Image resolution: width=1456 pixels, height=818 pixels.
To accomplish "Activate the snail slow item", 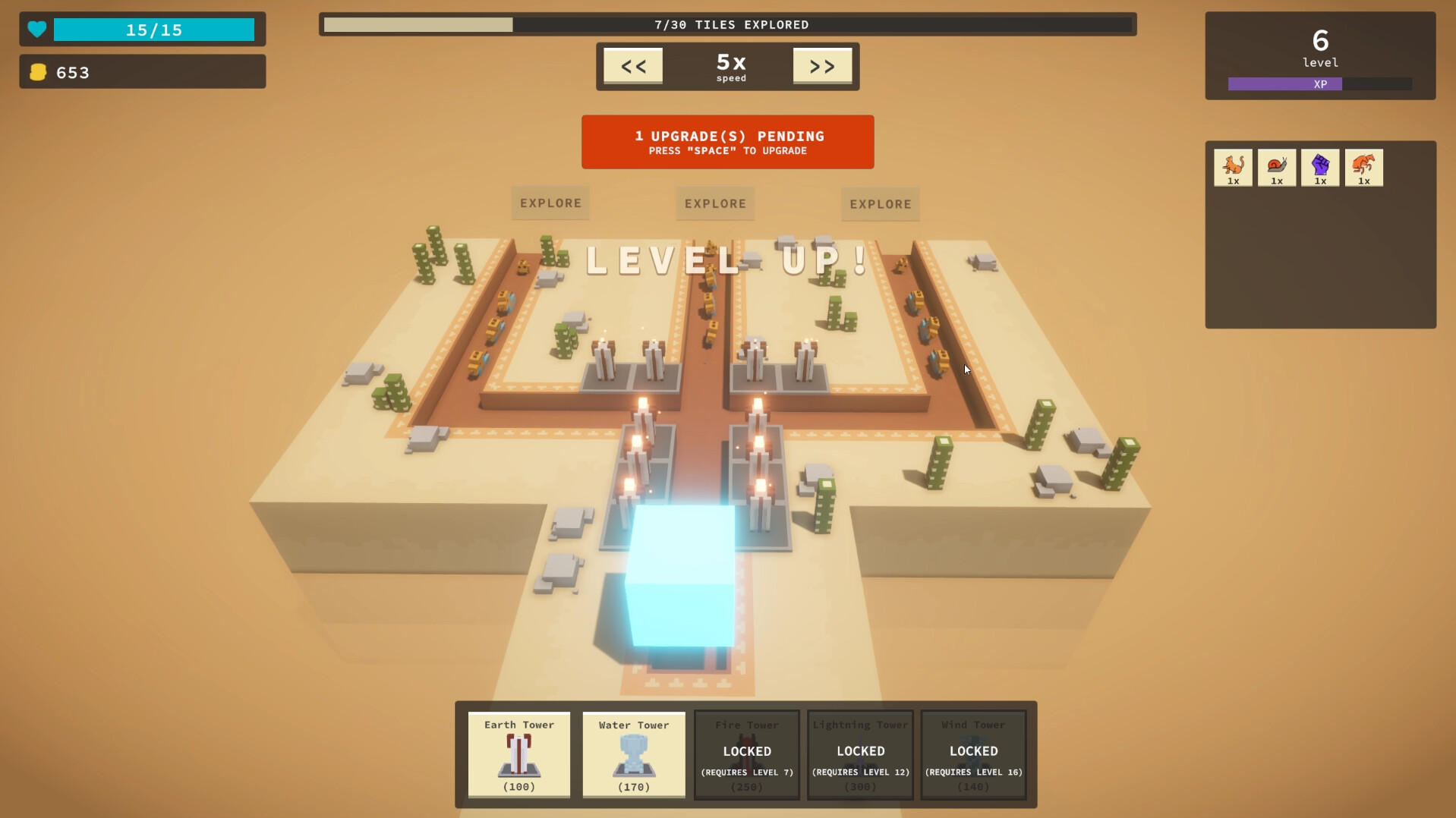I will pyautogui.click(x=1277, y=167).
